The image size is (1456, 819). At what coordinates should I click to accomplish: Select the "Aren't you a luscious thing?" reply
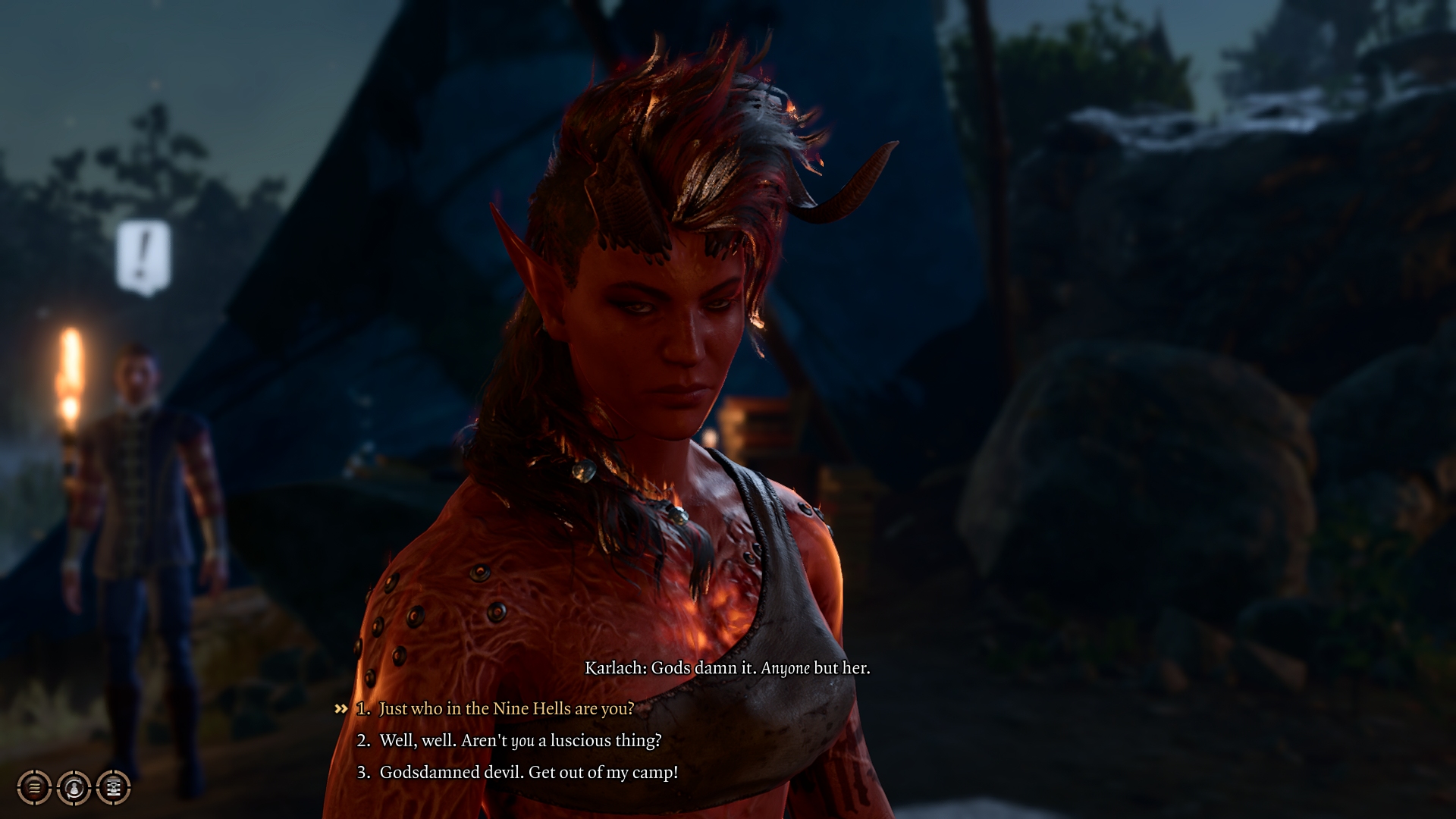click(519, 740)
